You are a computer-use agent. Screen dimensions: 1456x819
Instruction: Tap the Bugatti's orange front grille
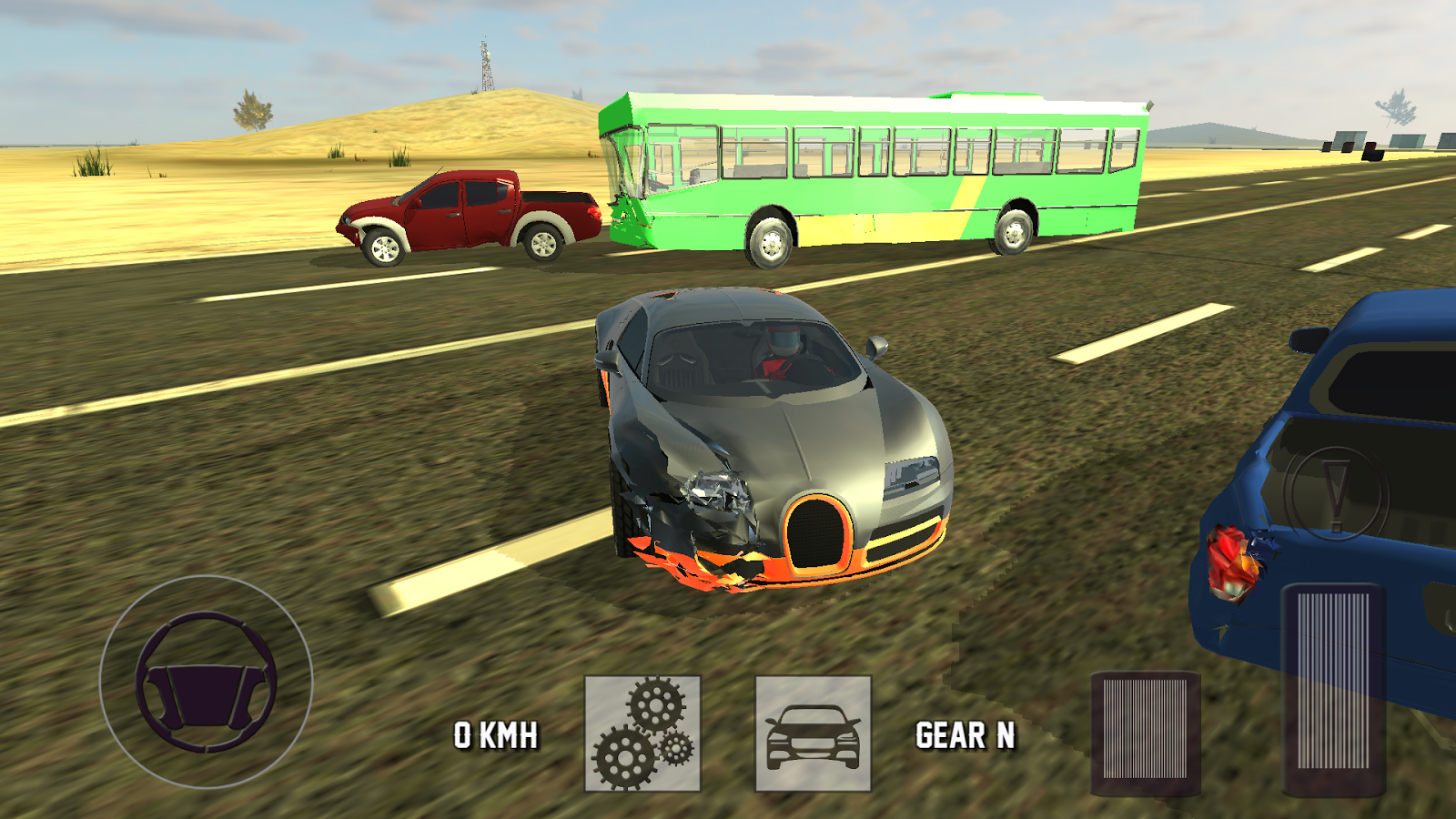(817, 532)
